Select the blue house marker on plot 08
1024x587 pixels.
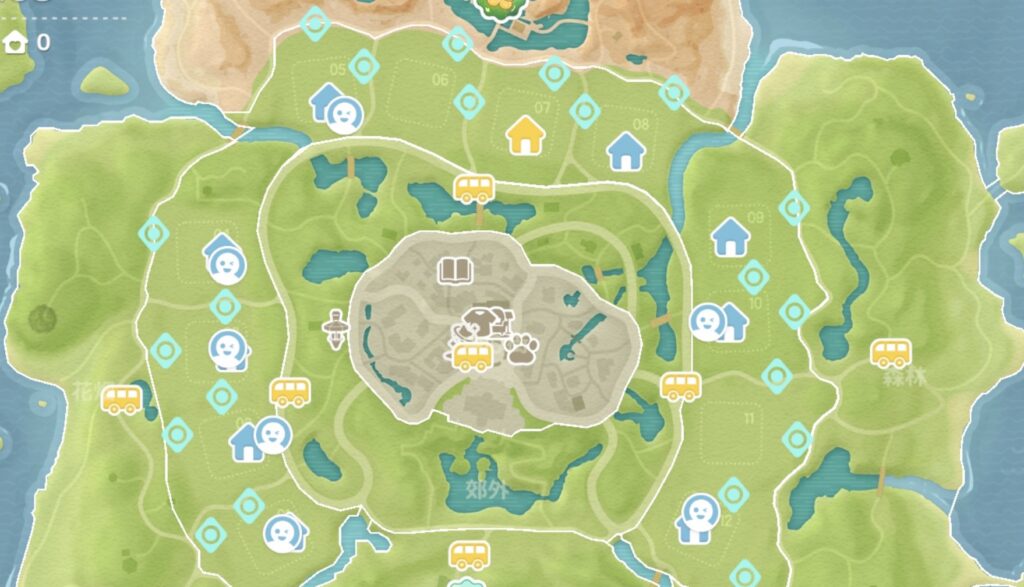pos(626,151)
